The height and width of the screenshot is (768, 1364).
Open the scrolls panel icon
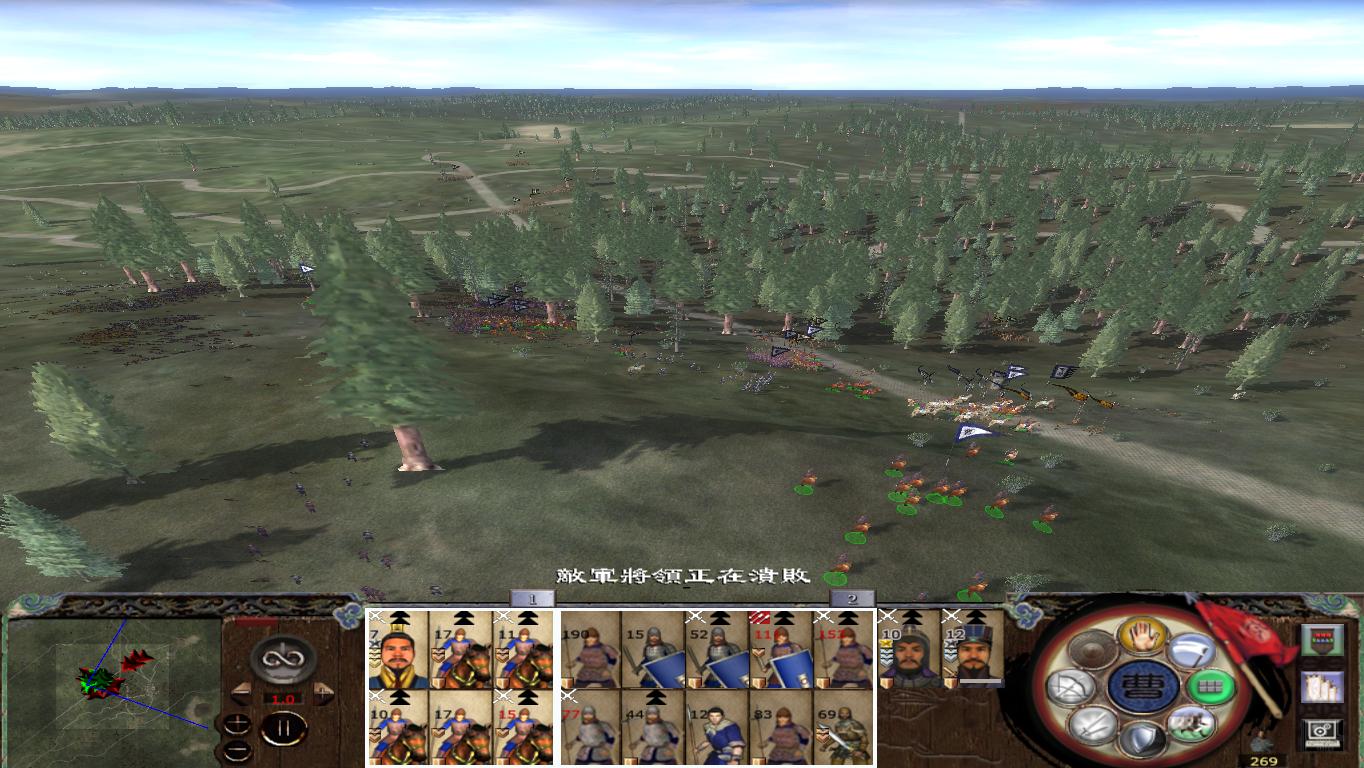[x=1322, y=686]
